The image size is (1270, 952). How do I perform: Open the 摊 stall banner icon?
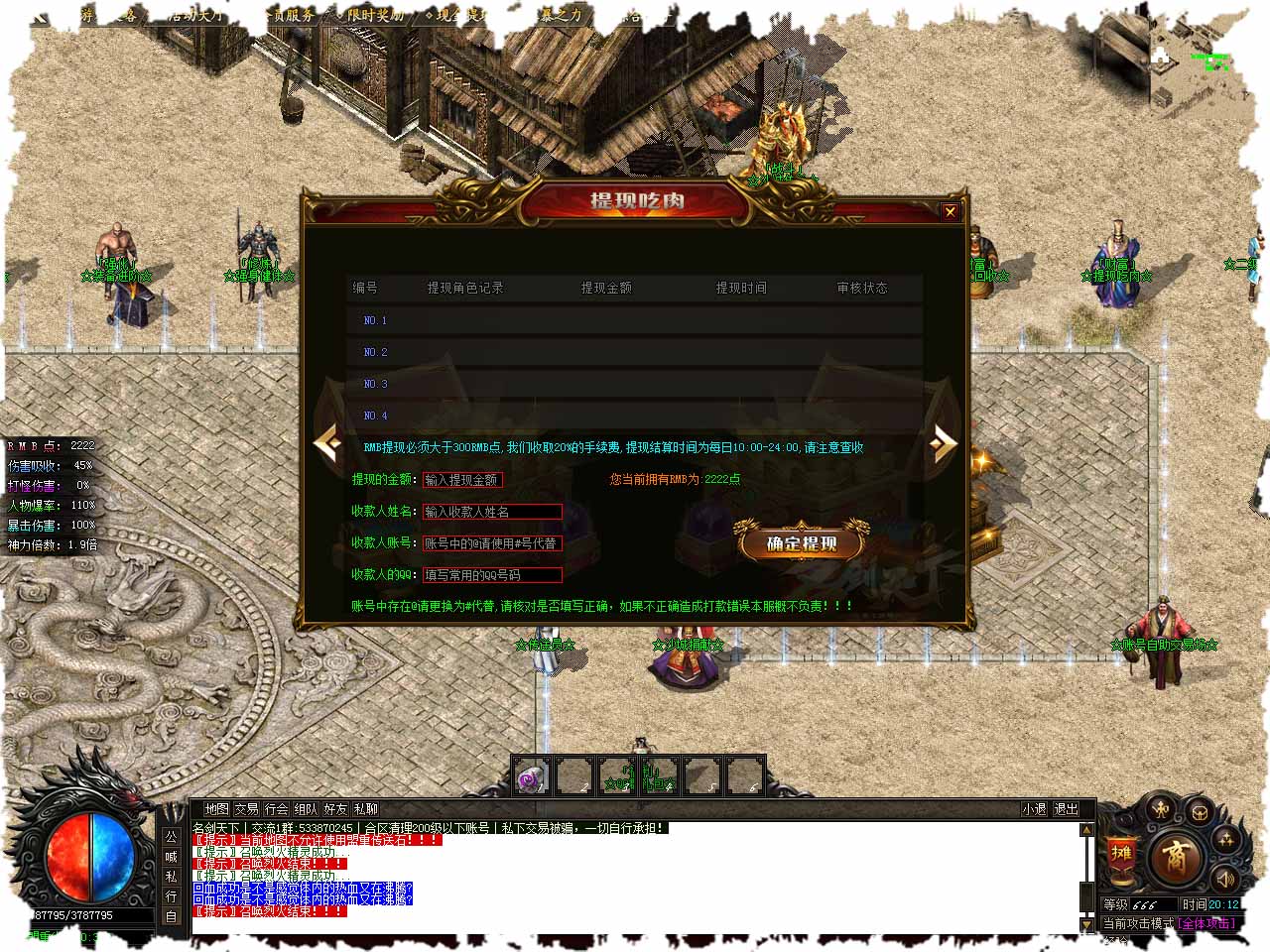coord(1121,855)
